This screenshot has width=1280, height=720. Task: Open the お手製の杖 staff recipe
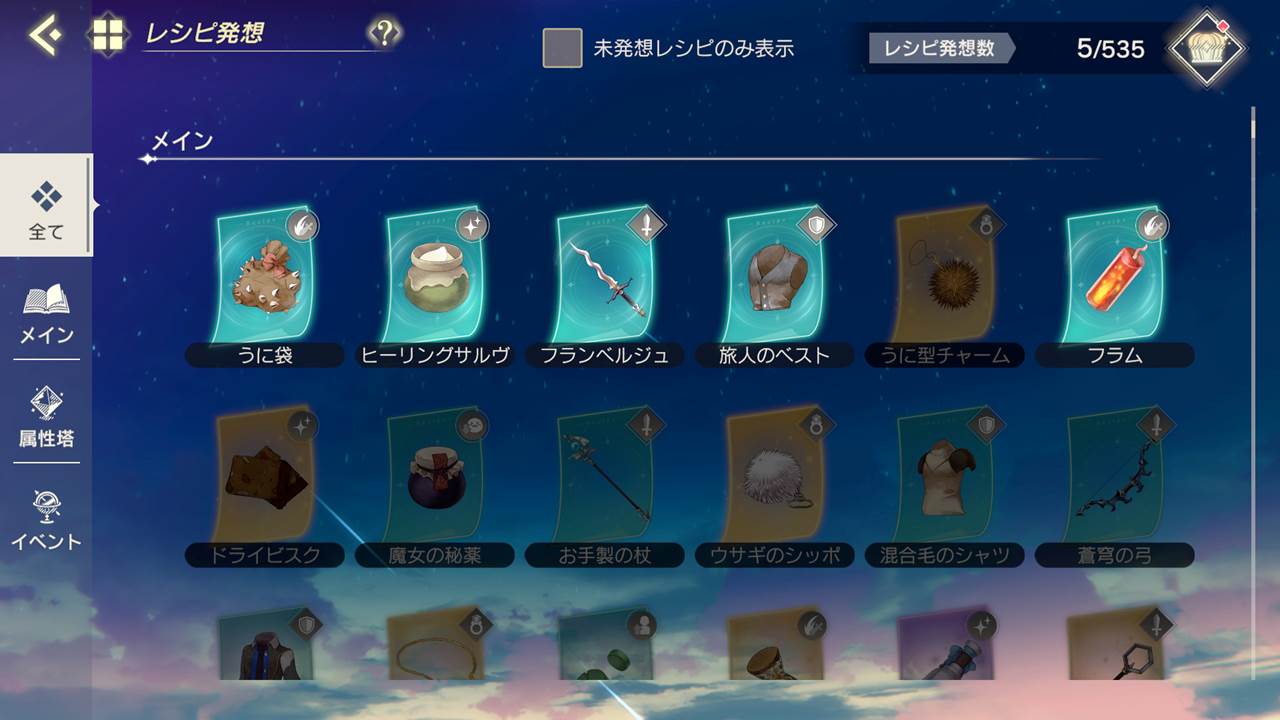(605, 478)
